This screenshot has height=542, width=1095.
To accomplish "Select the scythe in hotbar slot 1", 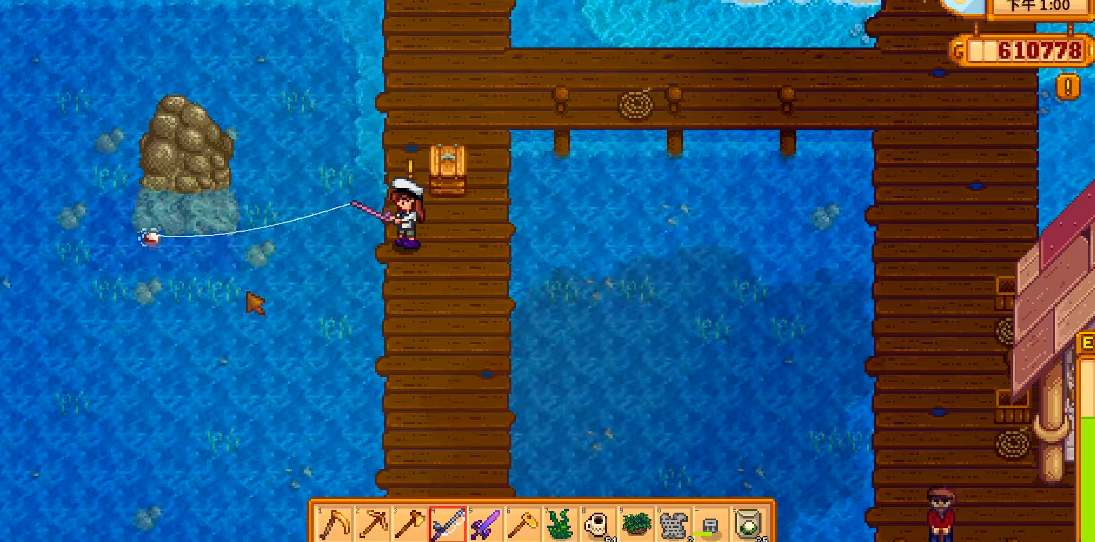I will coord(333,523).
